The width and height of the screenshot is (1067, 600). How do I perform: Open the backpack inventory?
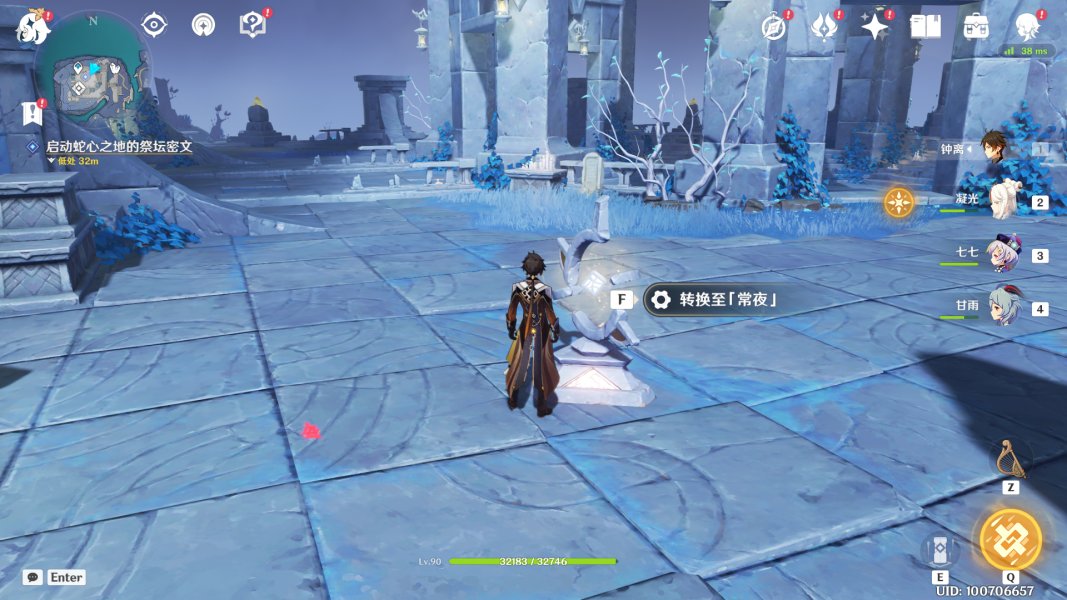point(976,27)
